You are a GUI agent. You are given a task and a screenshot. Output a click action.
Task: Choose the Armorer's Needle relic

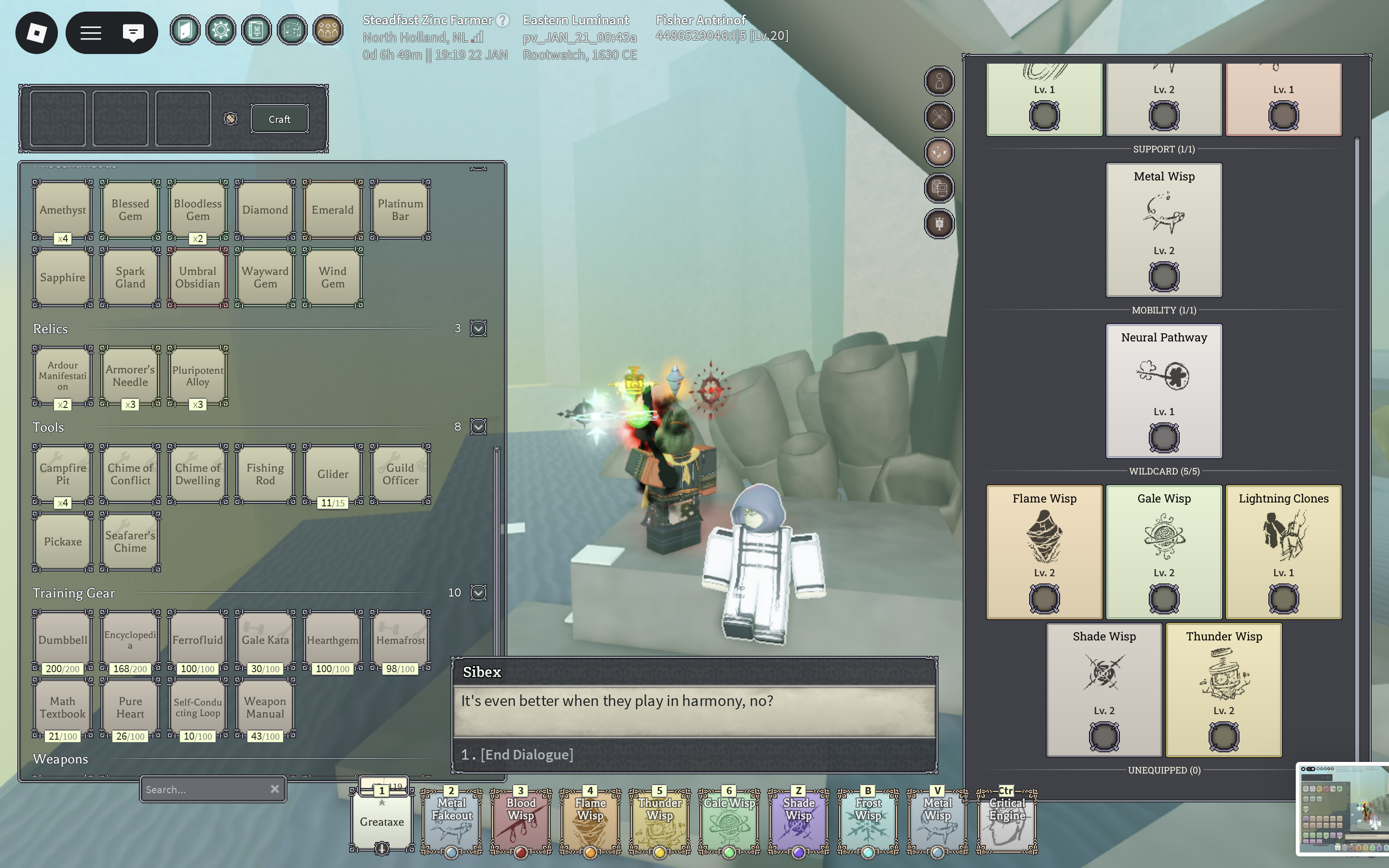click(x=130, y=376)
